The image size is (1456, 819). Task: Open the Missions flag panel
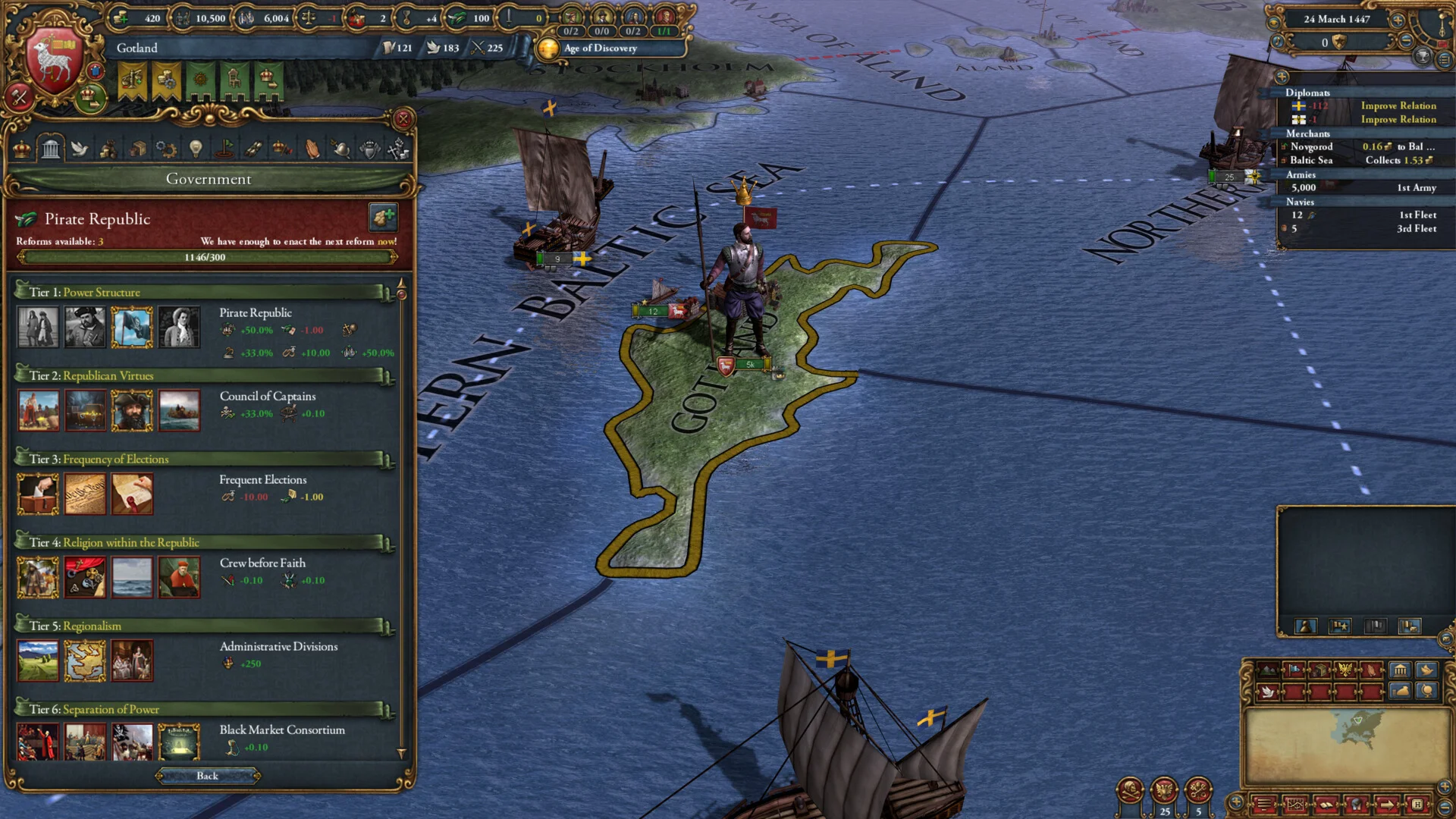224,149
